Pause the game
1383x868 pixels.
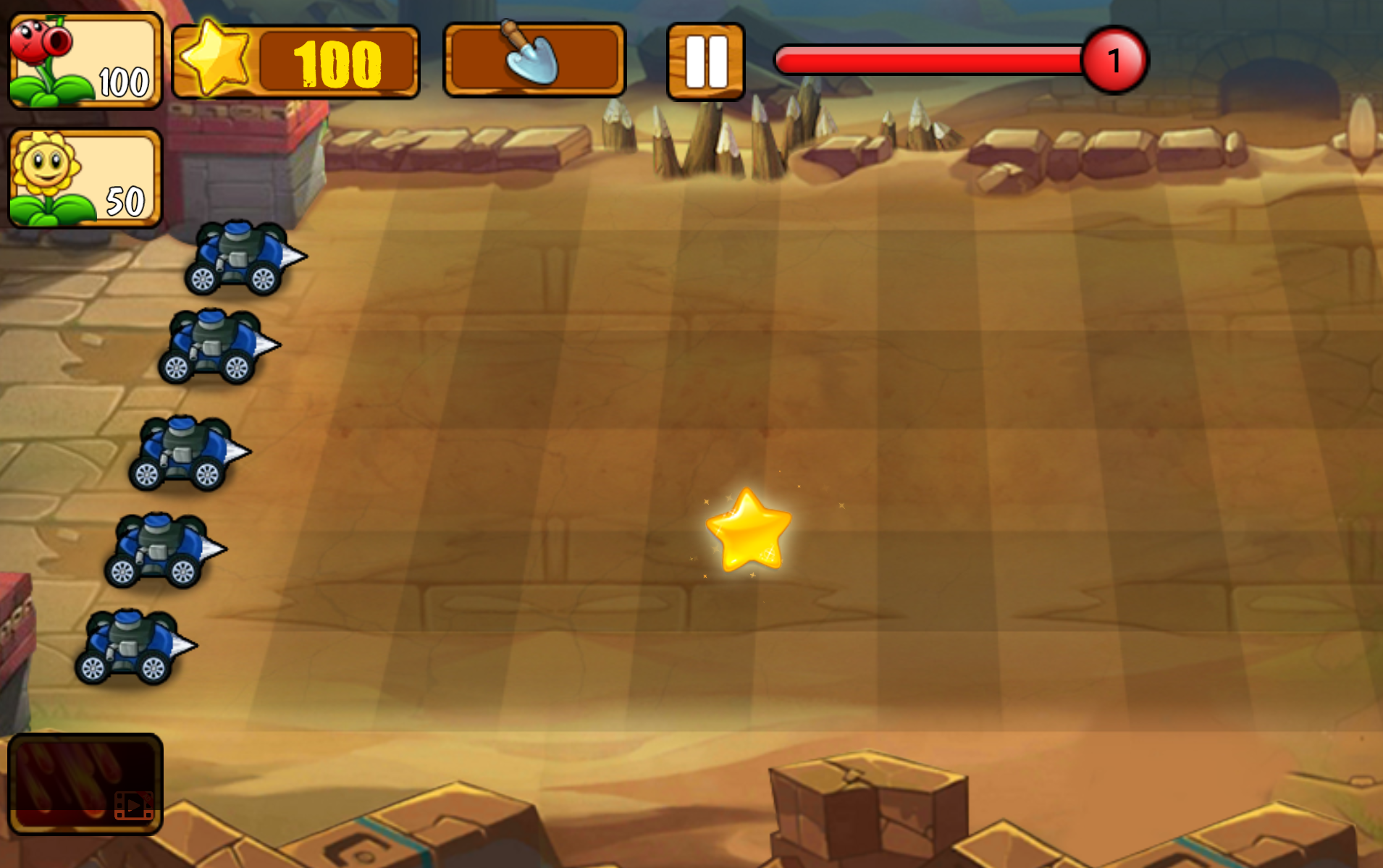705,62
